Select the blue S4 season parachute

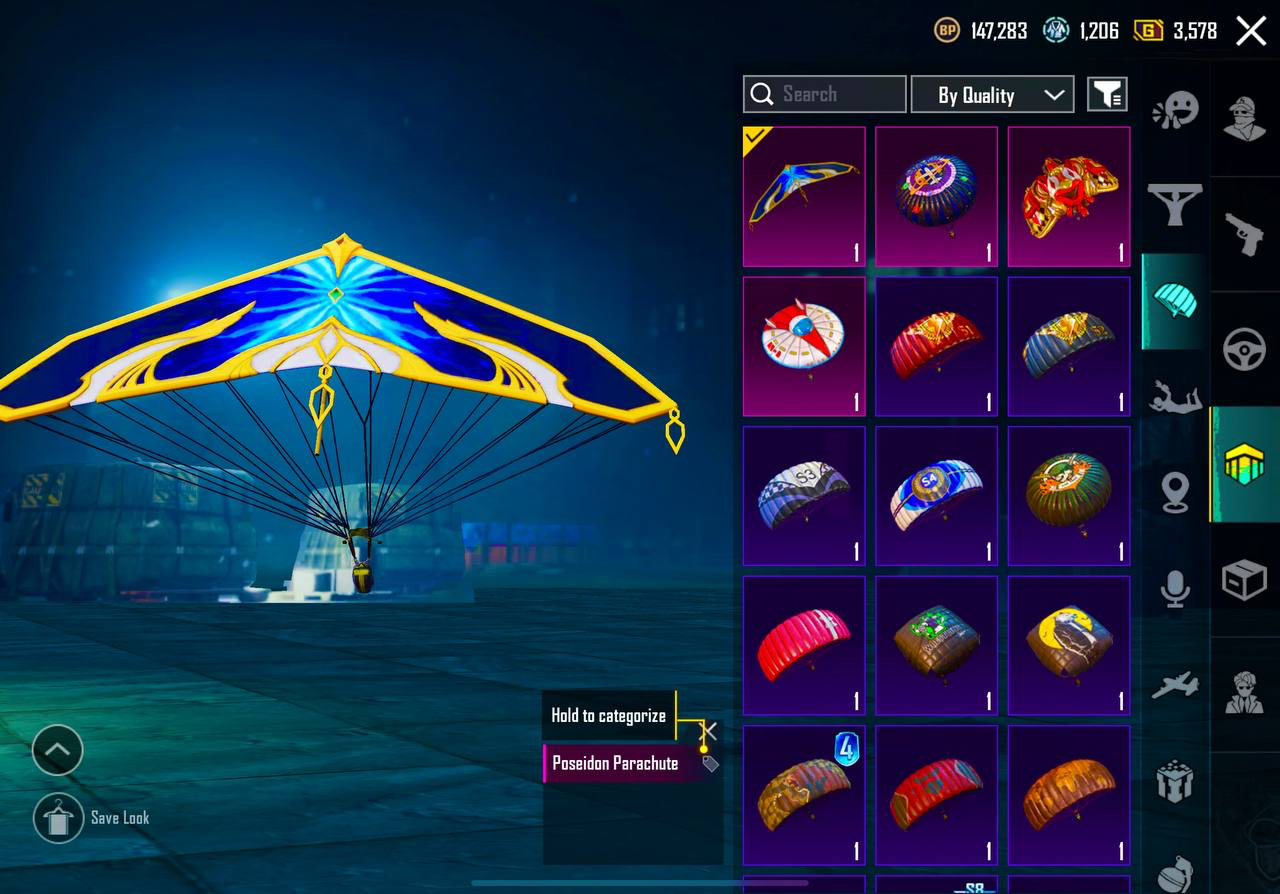pyautogui.click(x=936, y=496)
